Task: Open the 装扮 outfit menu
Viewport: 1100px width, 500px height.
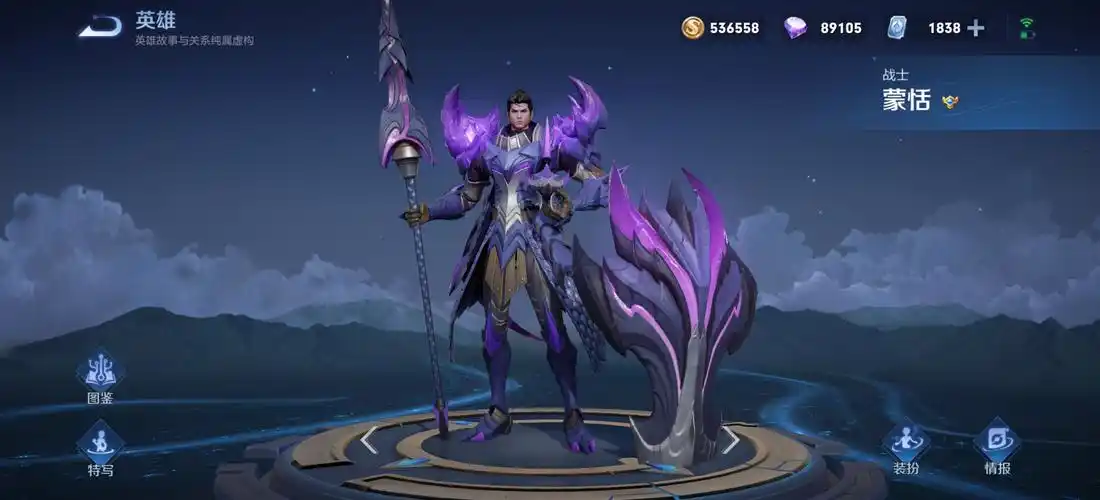Action: pyautogui.click(x=906, y=443)
